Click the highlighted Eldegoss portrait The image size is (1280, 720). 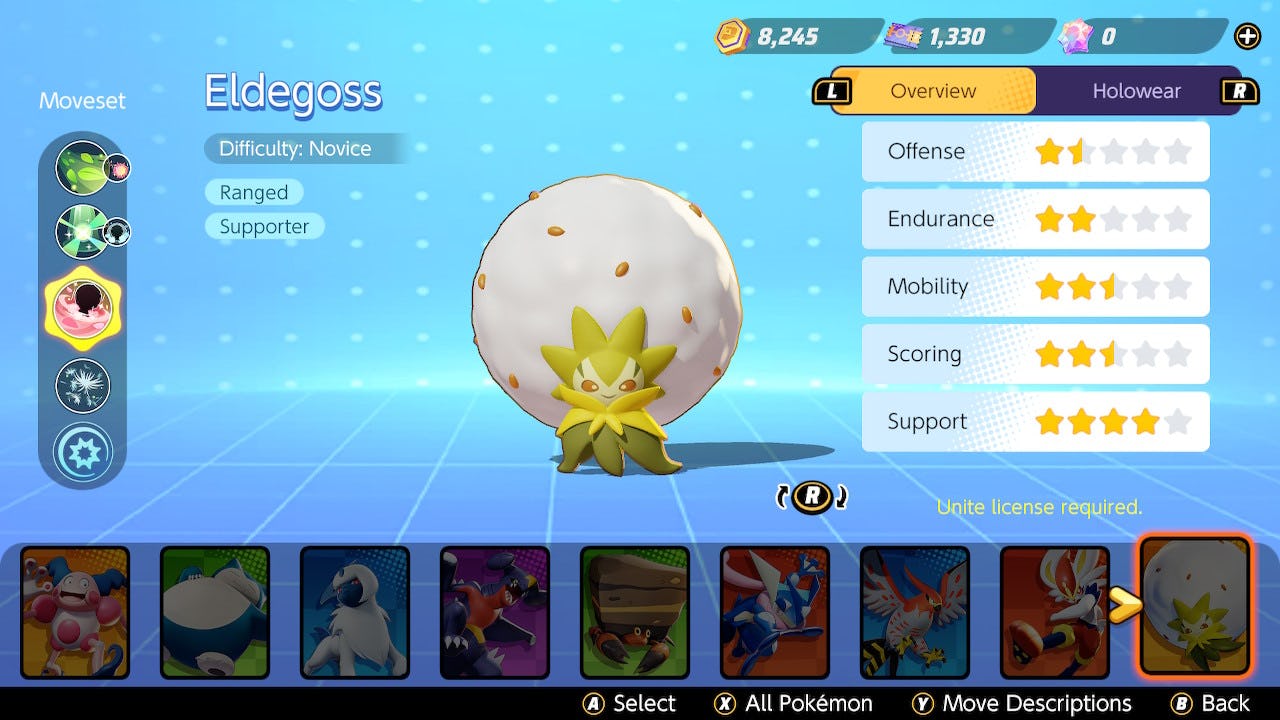[1195, 606]
